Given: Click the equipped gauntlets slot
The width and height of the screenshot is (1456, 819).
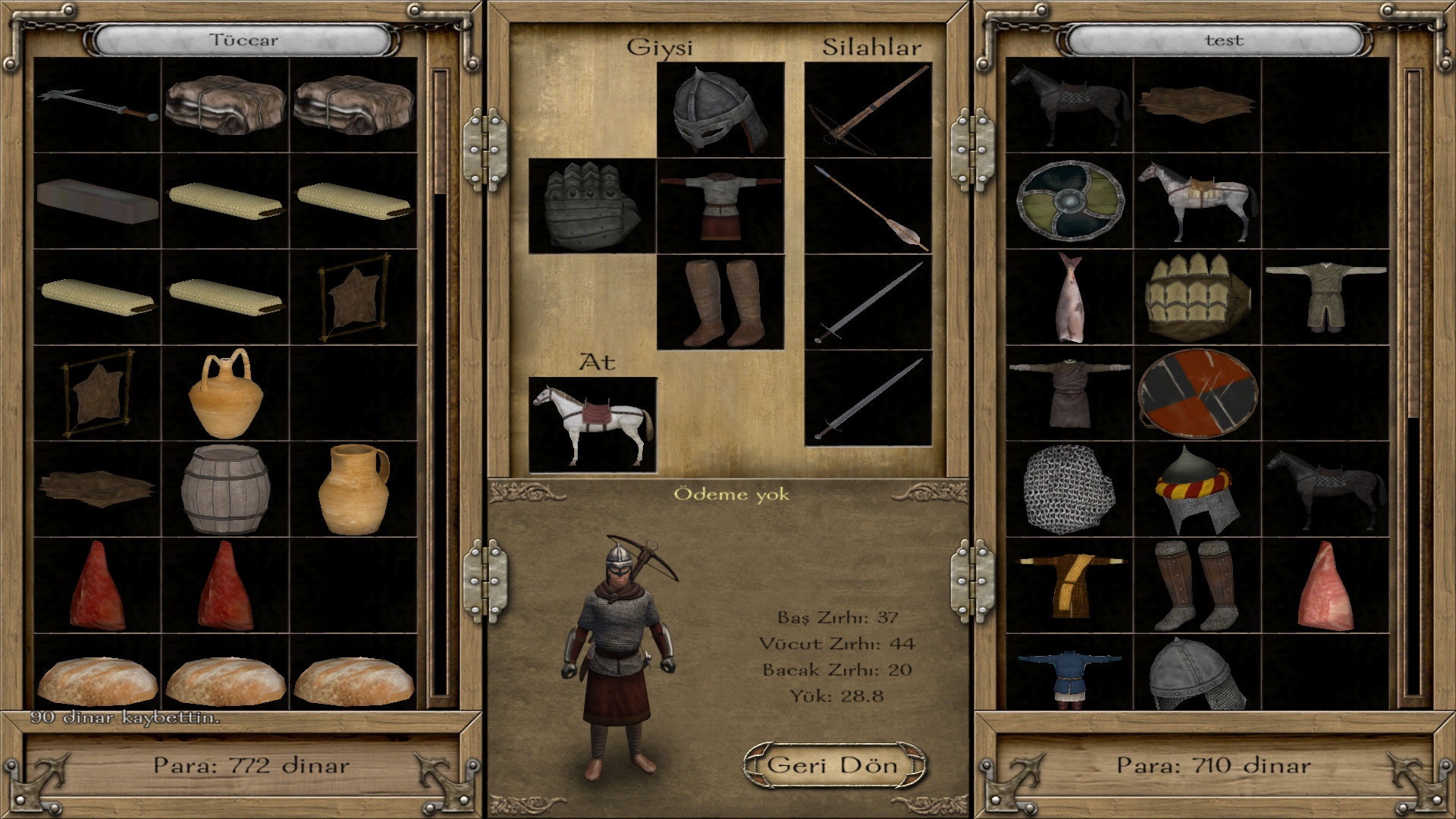Looking at the screenshot, I should coord(591,206).
